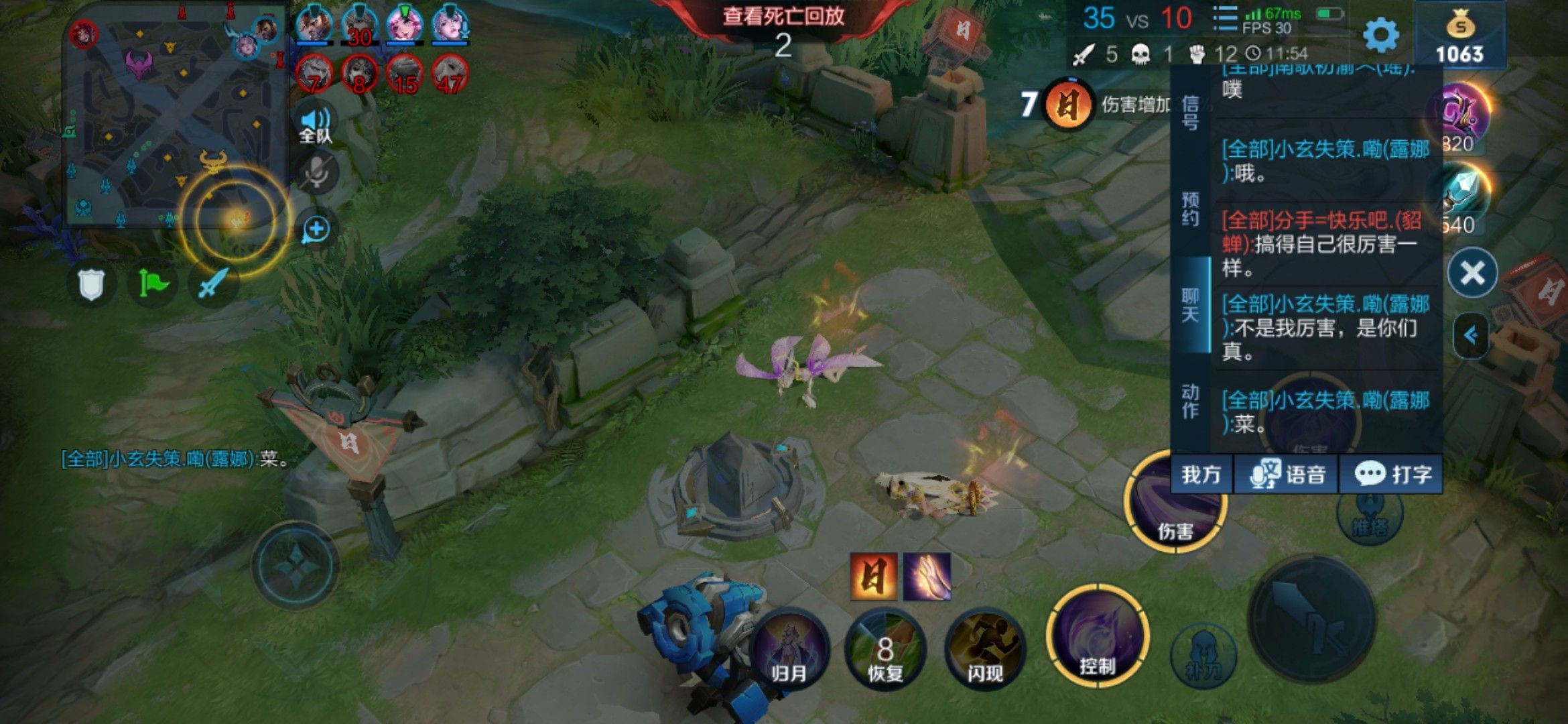This screenshot has width=1568, height=724.
Task: Open the 动作 actions tab
Action: click(x=1190, y=402)
